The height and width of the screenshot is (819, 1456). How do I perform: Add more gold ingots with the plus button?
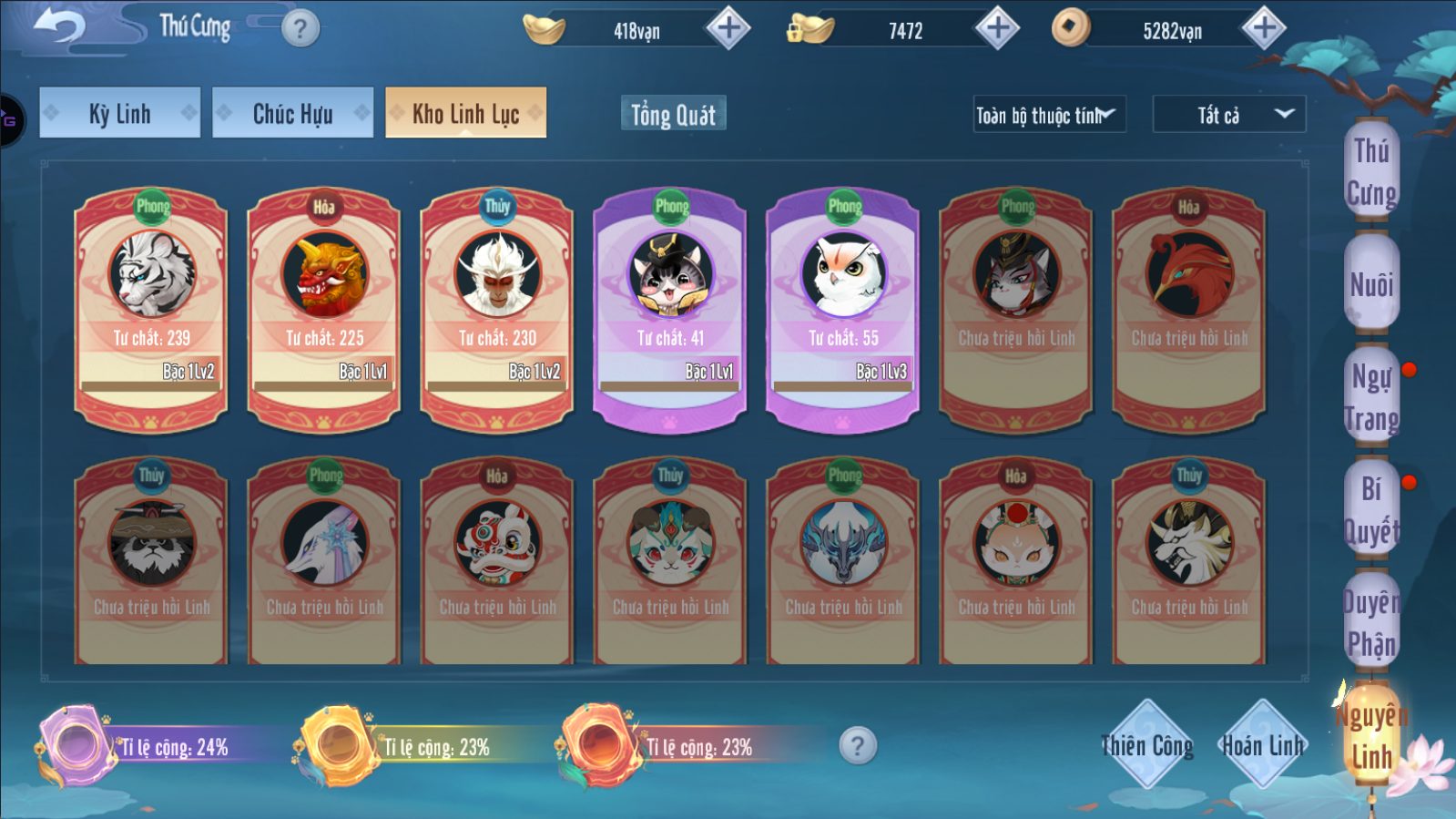(x=728, y=28)
